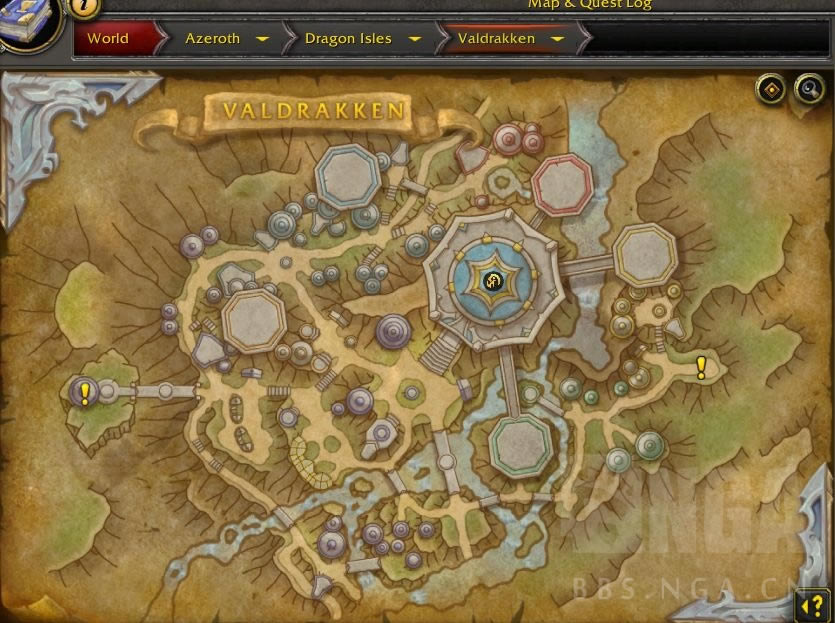Click the map book icon
The width and height of the screenshot is (835, 623).
[28, 22]
